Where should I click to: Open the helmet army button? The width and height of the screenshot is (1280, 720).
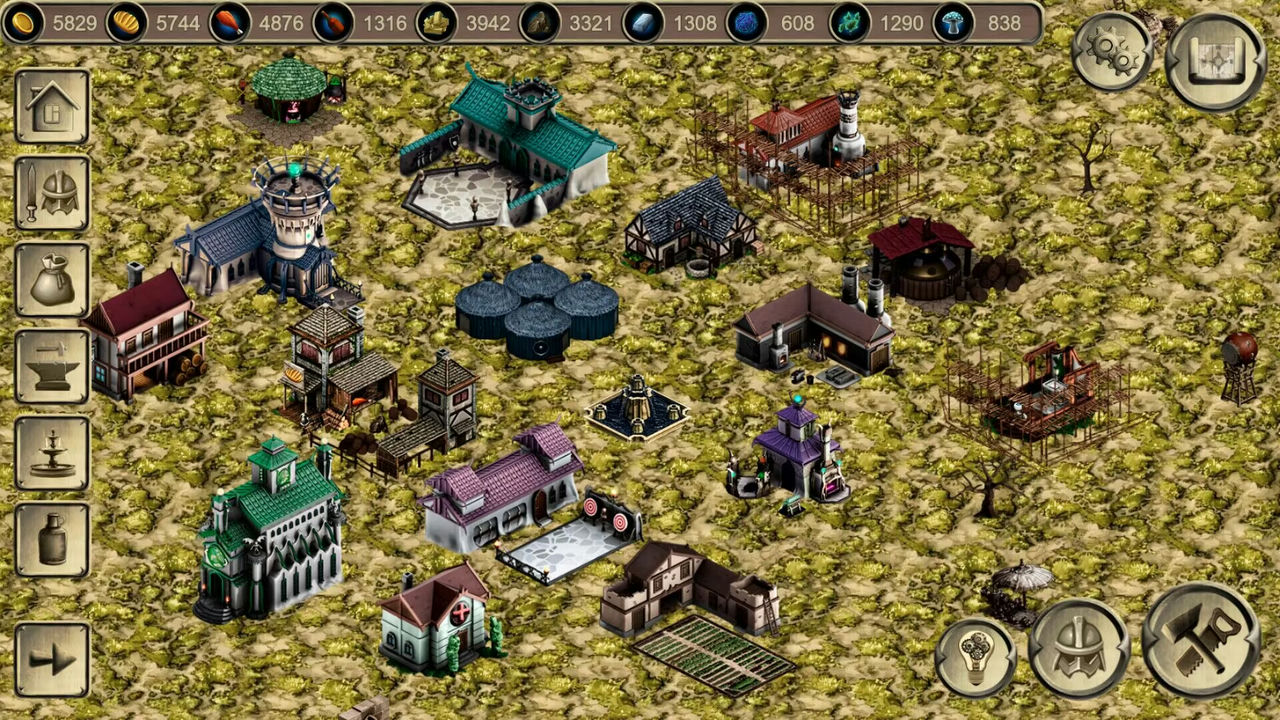pos(1079,649)
